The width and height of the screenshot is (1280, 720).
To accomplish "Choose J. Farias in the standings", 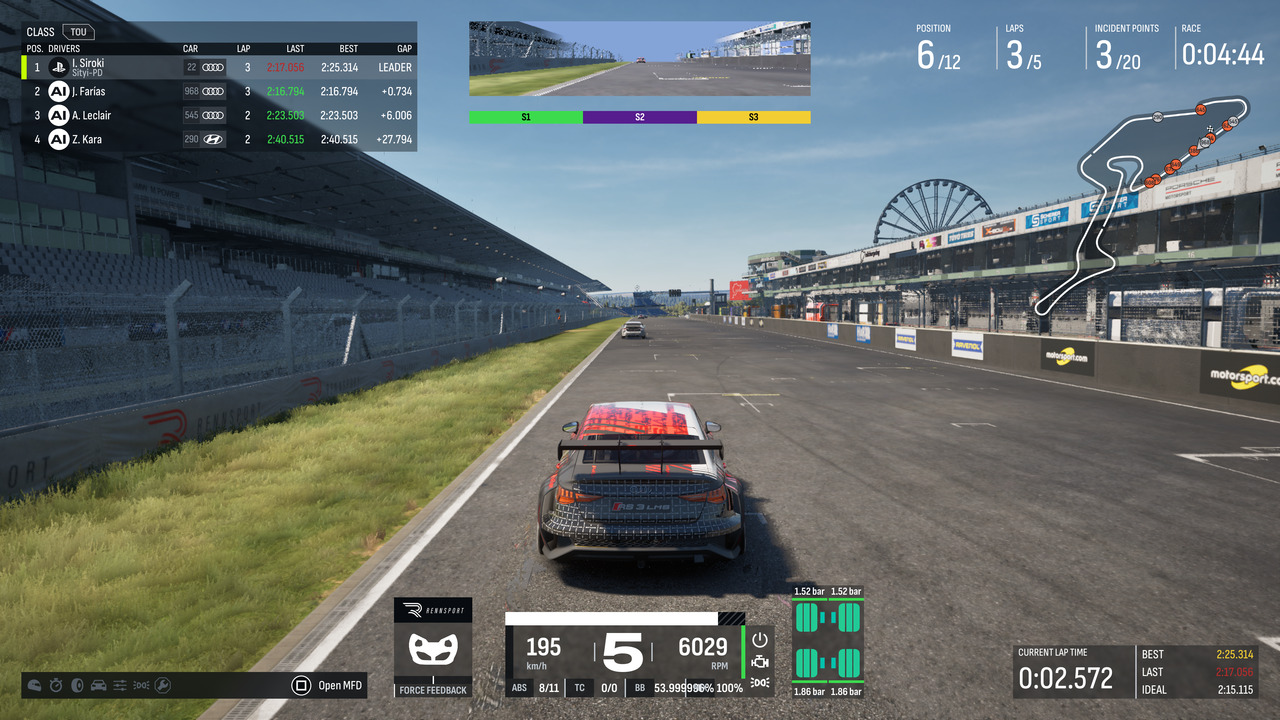I will pos(218,91).
